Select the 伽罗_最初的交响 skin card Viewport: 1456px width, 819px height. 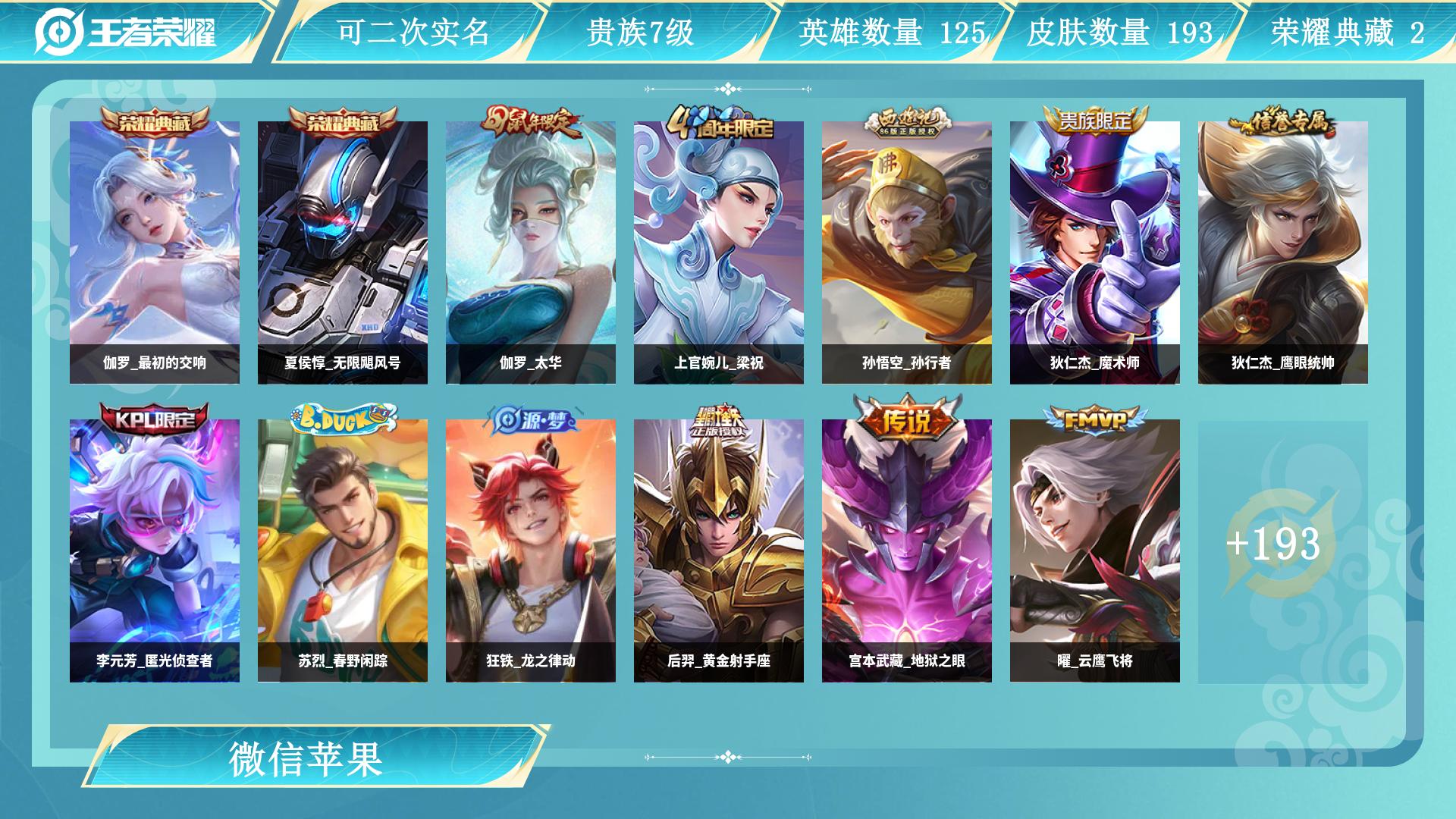point(155,252)
